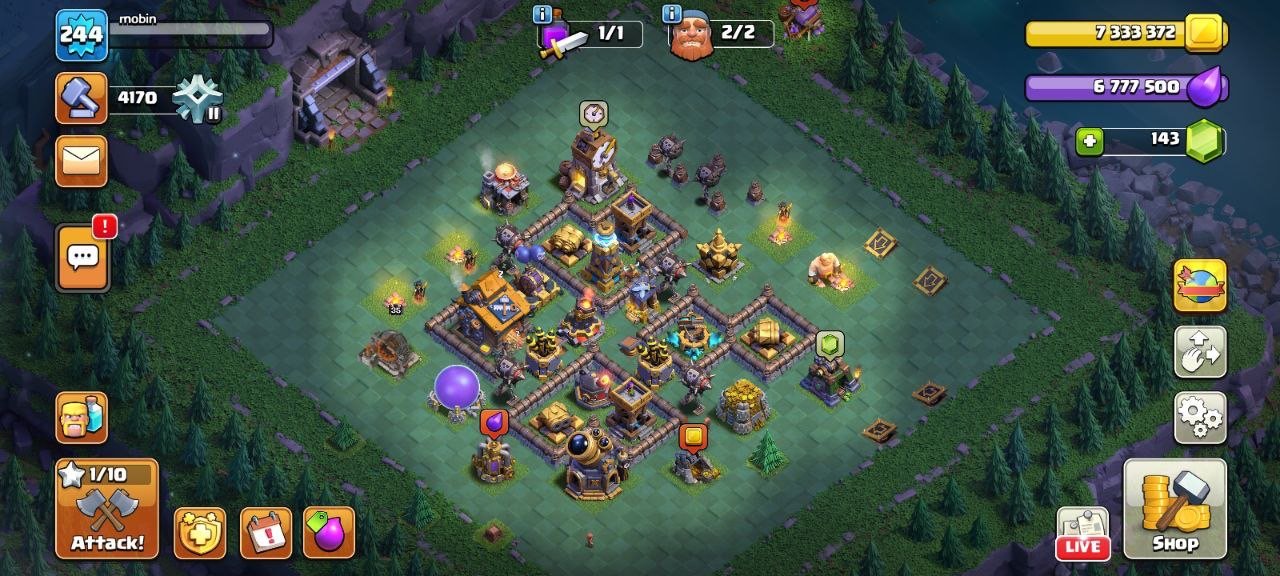Image resolution: width=1280 pixels, height=576 pixels.
Task: Watch the LIVE broadcast
Action: pyautogui.click(x=1083, y=533)
